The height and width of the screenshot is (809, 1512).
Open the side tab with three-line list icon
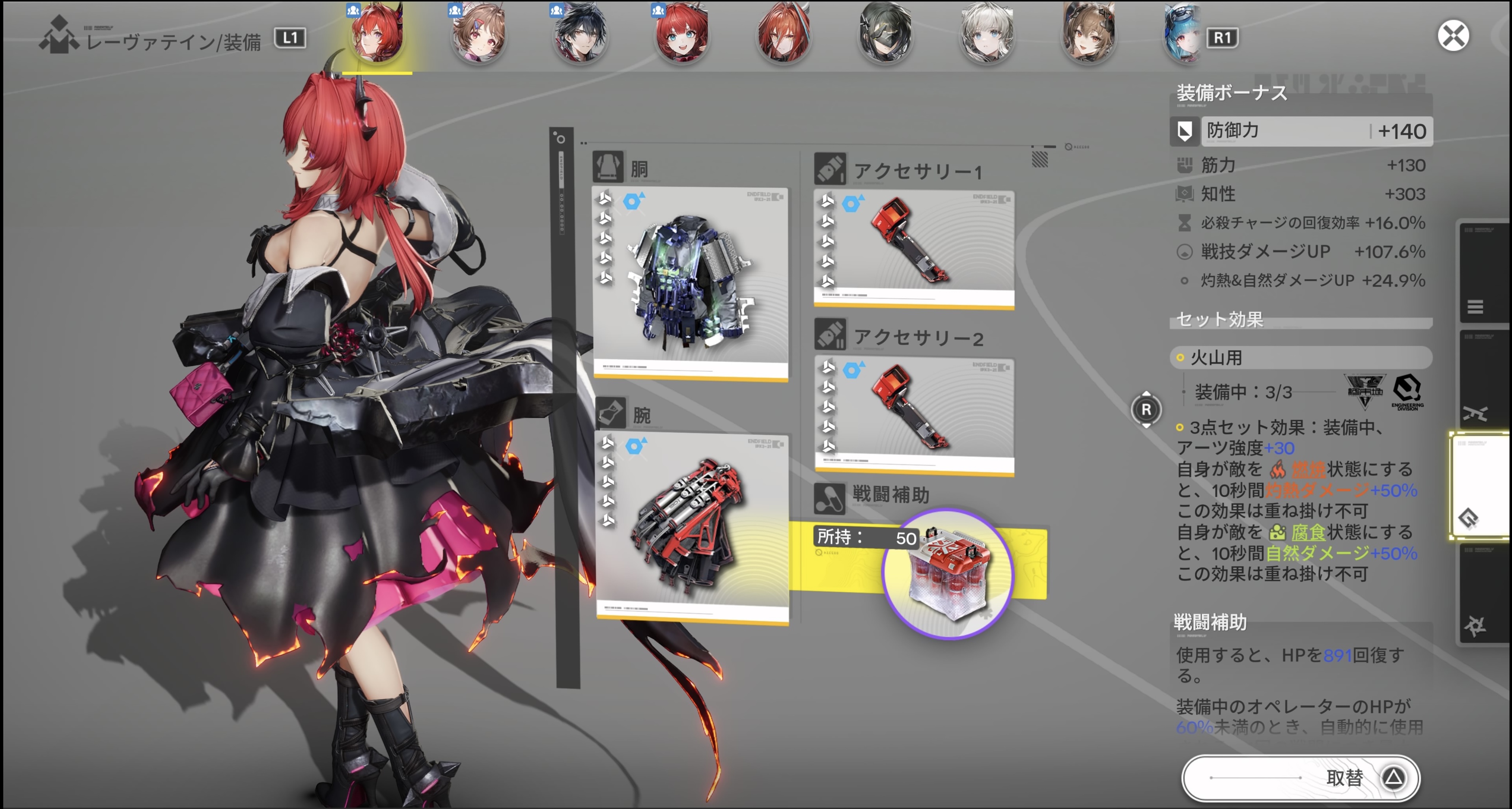pyautogui.click(x=1476, y=306)
